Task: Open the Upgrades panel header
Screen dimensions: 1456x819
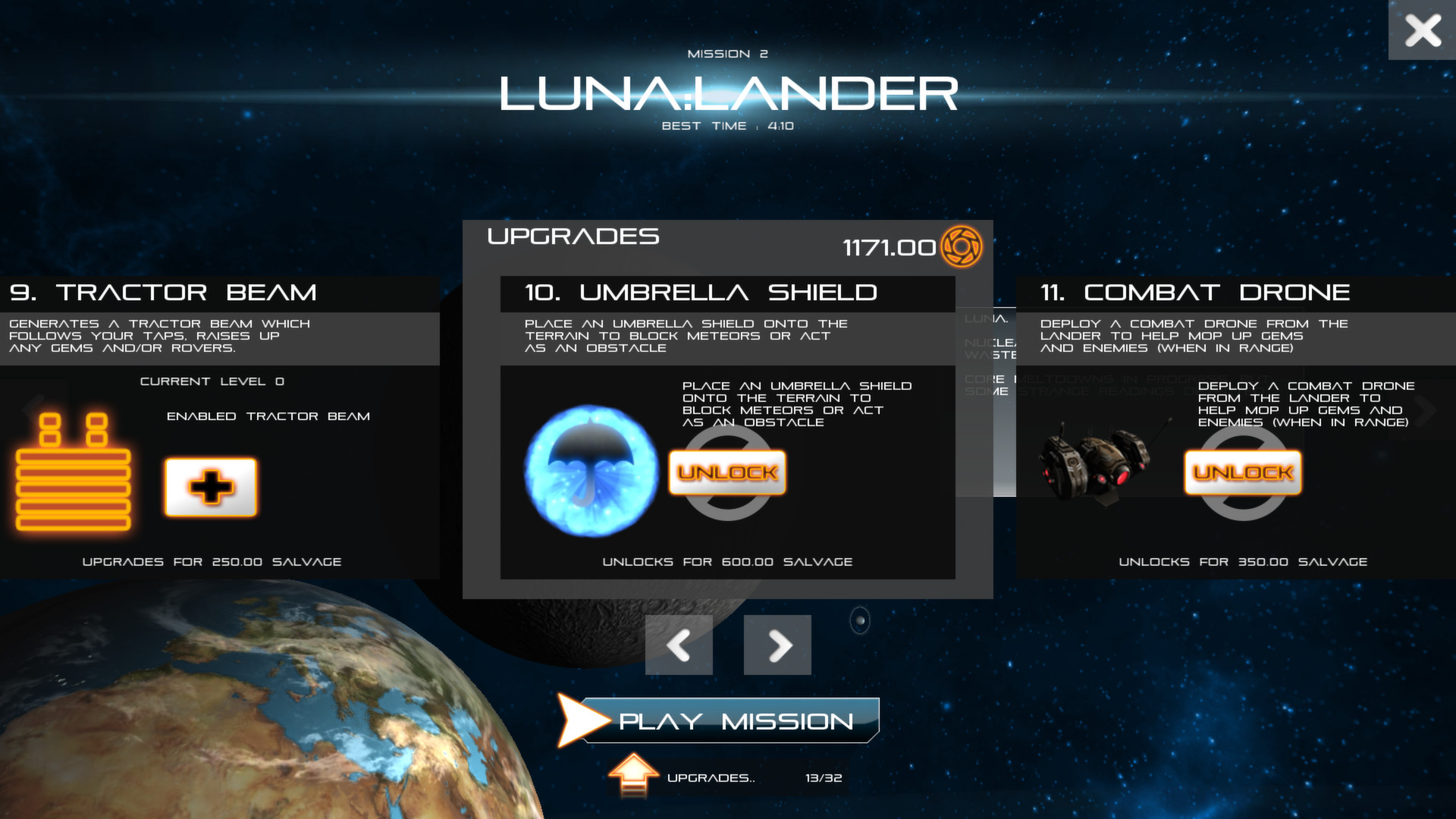Action: (x=573, y=237)
